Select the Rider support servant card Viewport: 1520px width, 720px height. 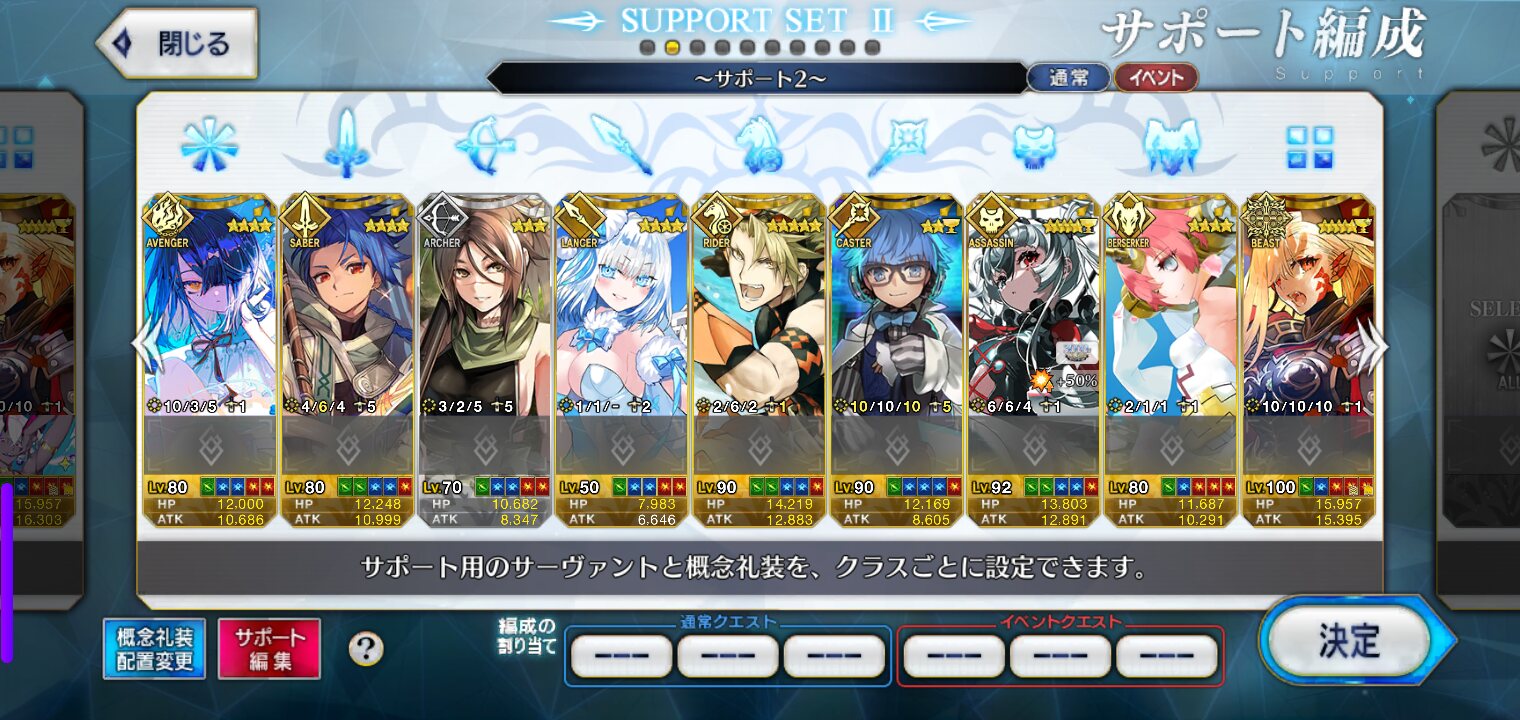pyautogui.click(x=759, y=320)
